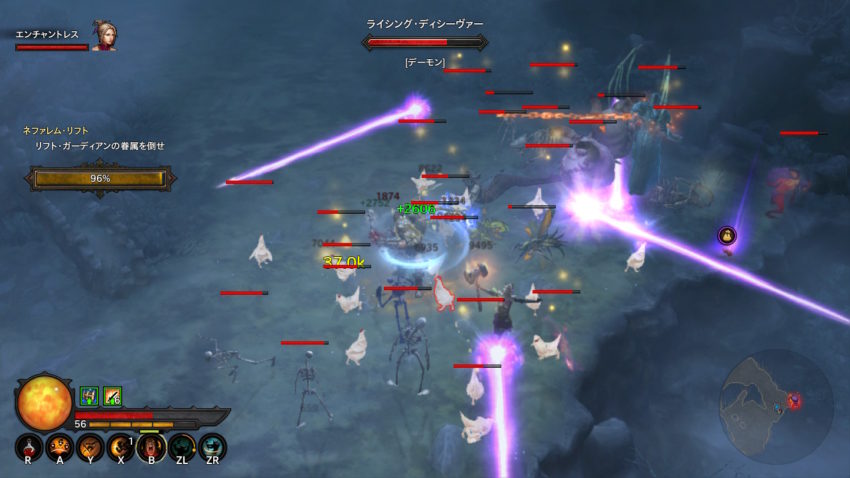This screenshot has width=850, height=478.
Task: Cast the crescent skill showing one charge
Action: (x=120, y=446)
